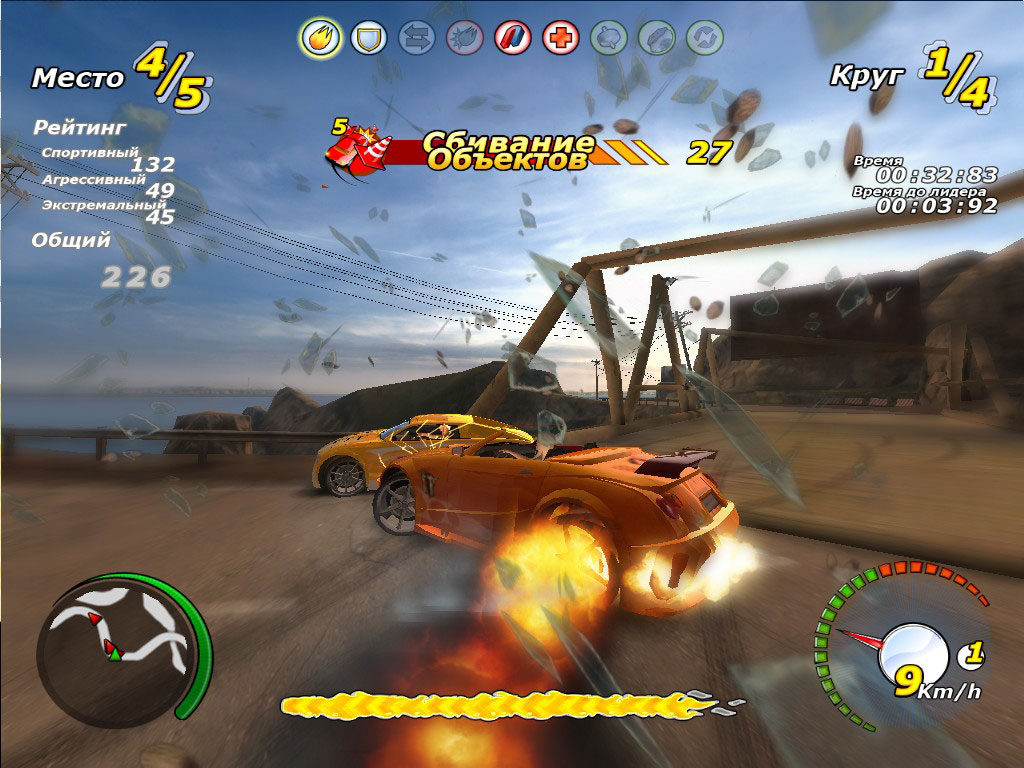Activate the red-blue magnet power-up

coord(512,39)
